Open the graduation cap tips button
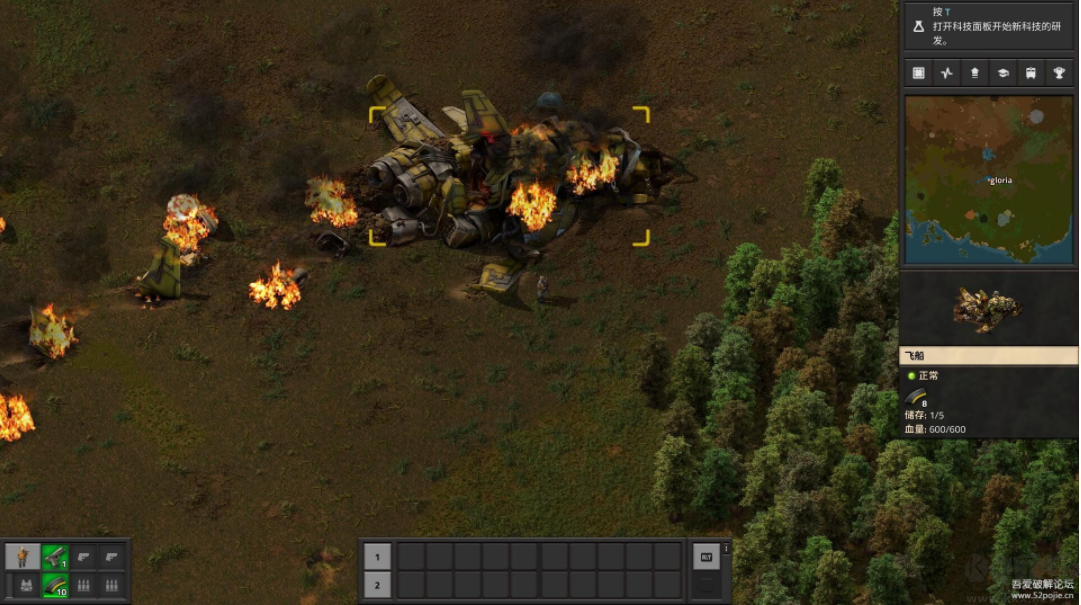 [1002, 73]
